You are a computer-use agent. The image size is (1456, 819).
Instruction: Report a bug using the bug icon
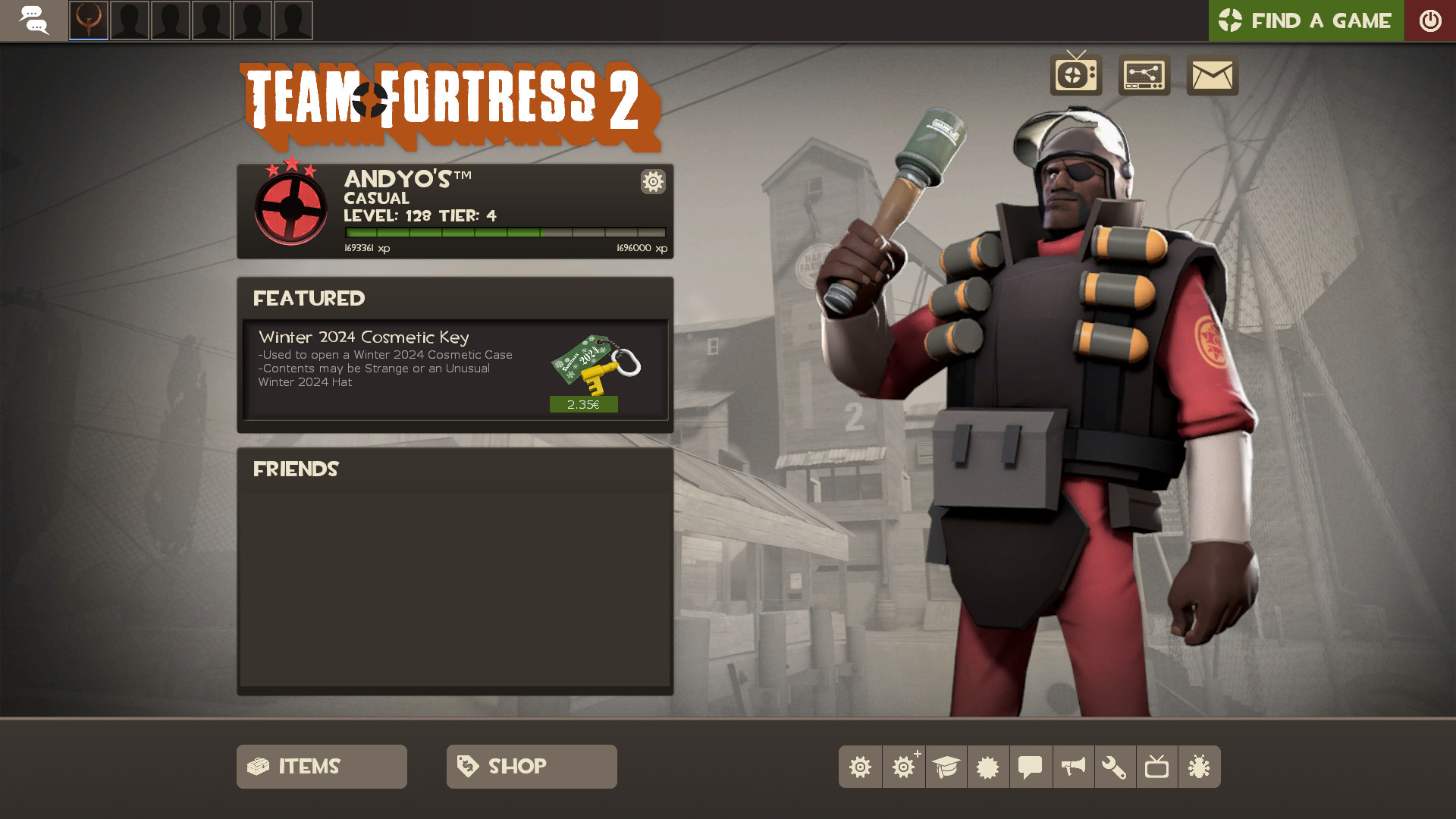1200,767
